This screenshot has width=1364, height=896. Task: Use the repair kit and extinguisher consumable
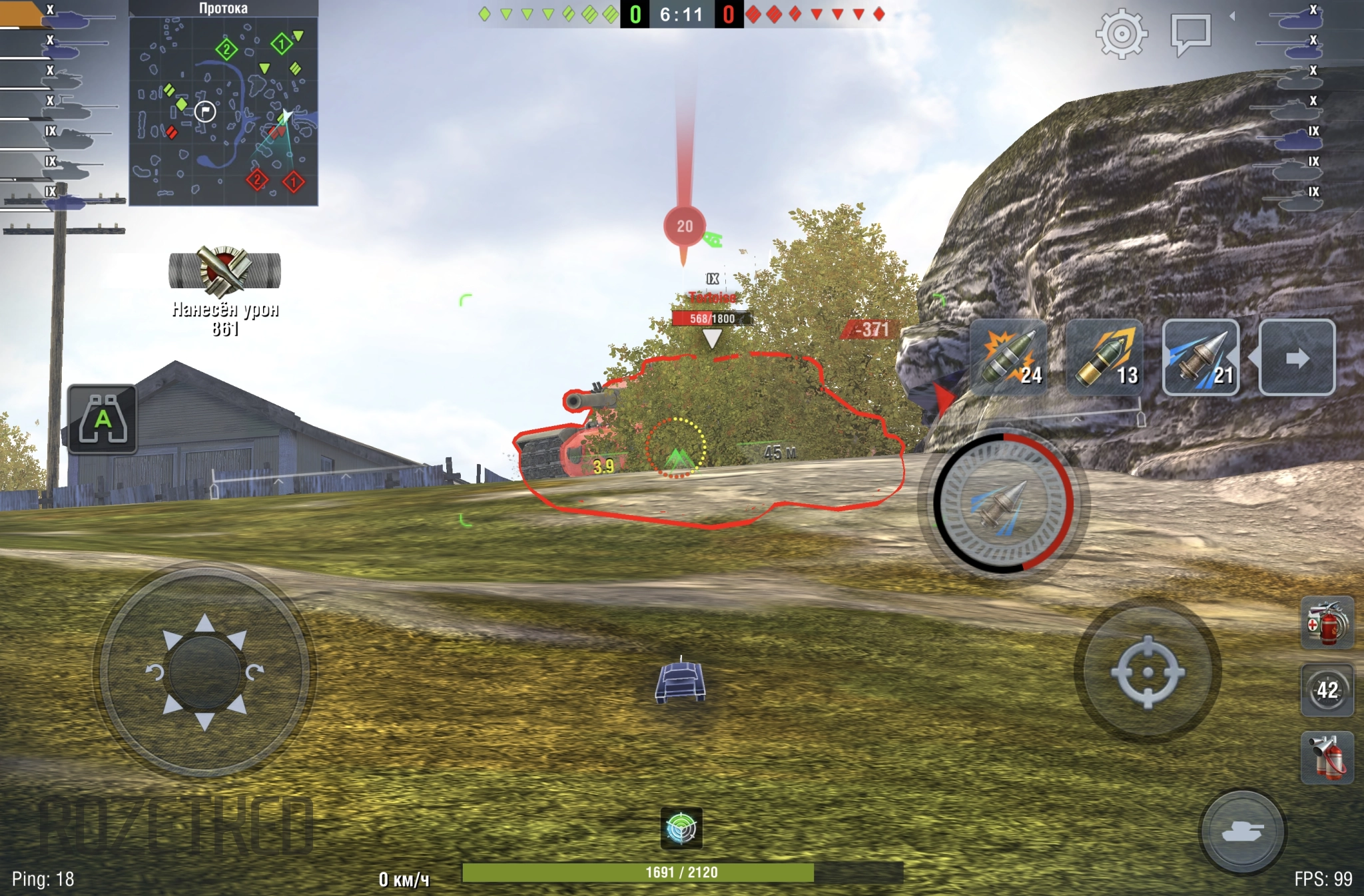click(1327, 623)
